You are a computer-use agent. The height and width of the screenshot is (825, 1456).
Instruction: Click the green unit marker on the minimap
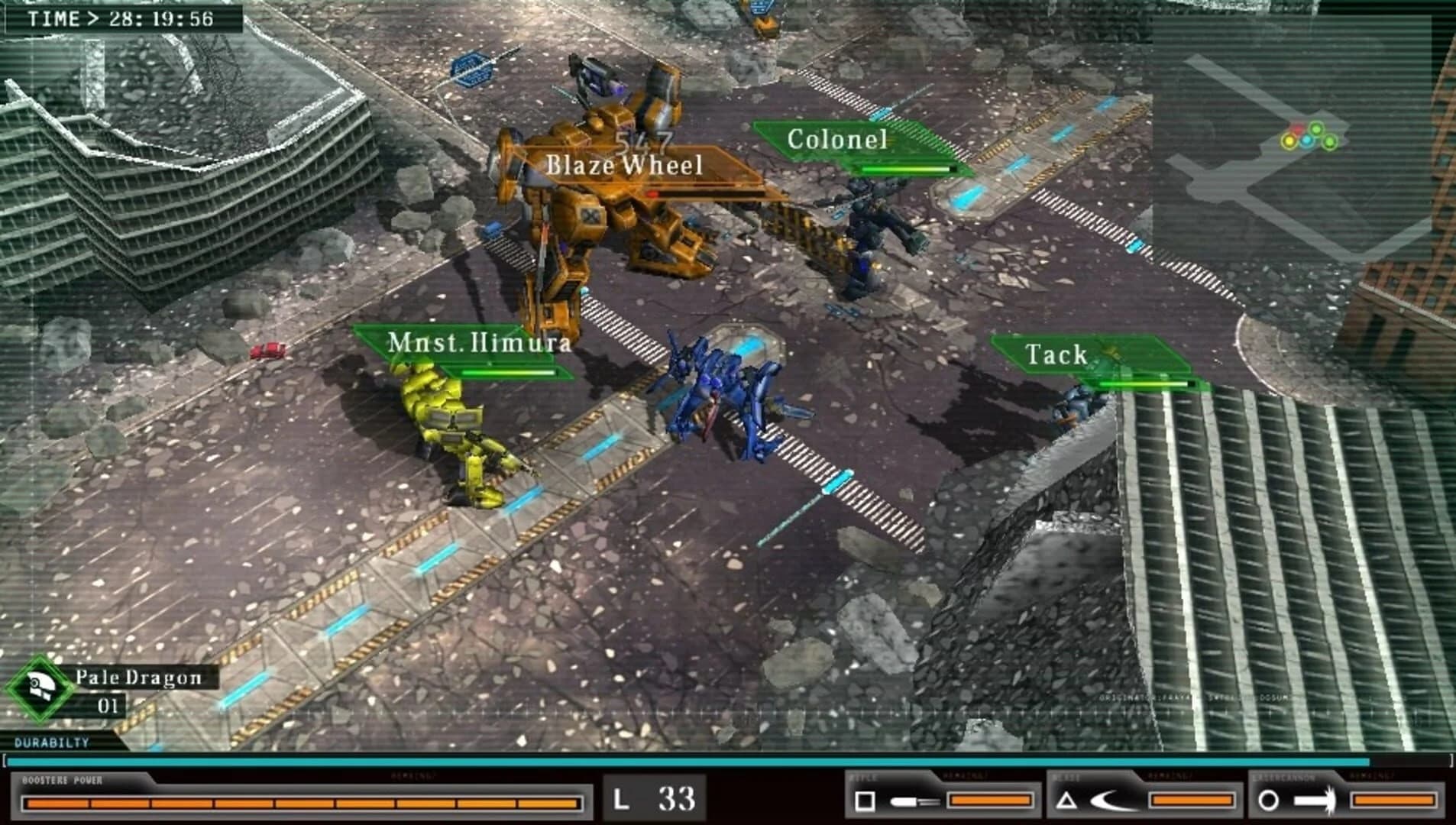pos(1316,129)
